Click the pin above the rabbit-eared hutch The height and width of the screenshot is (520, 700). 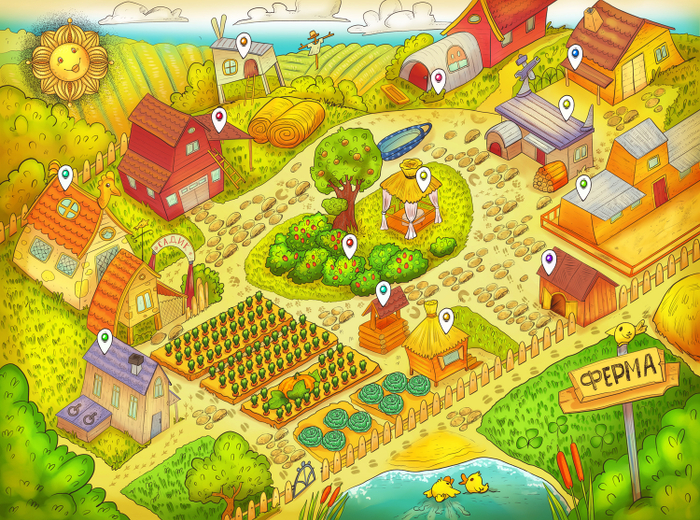point(243,45)
